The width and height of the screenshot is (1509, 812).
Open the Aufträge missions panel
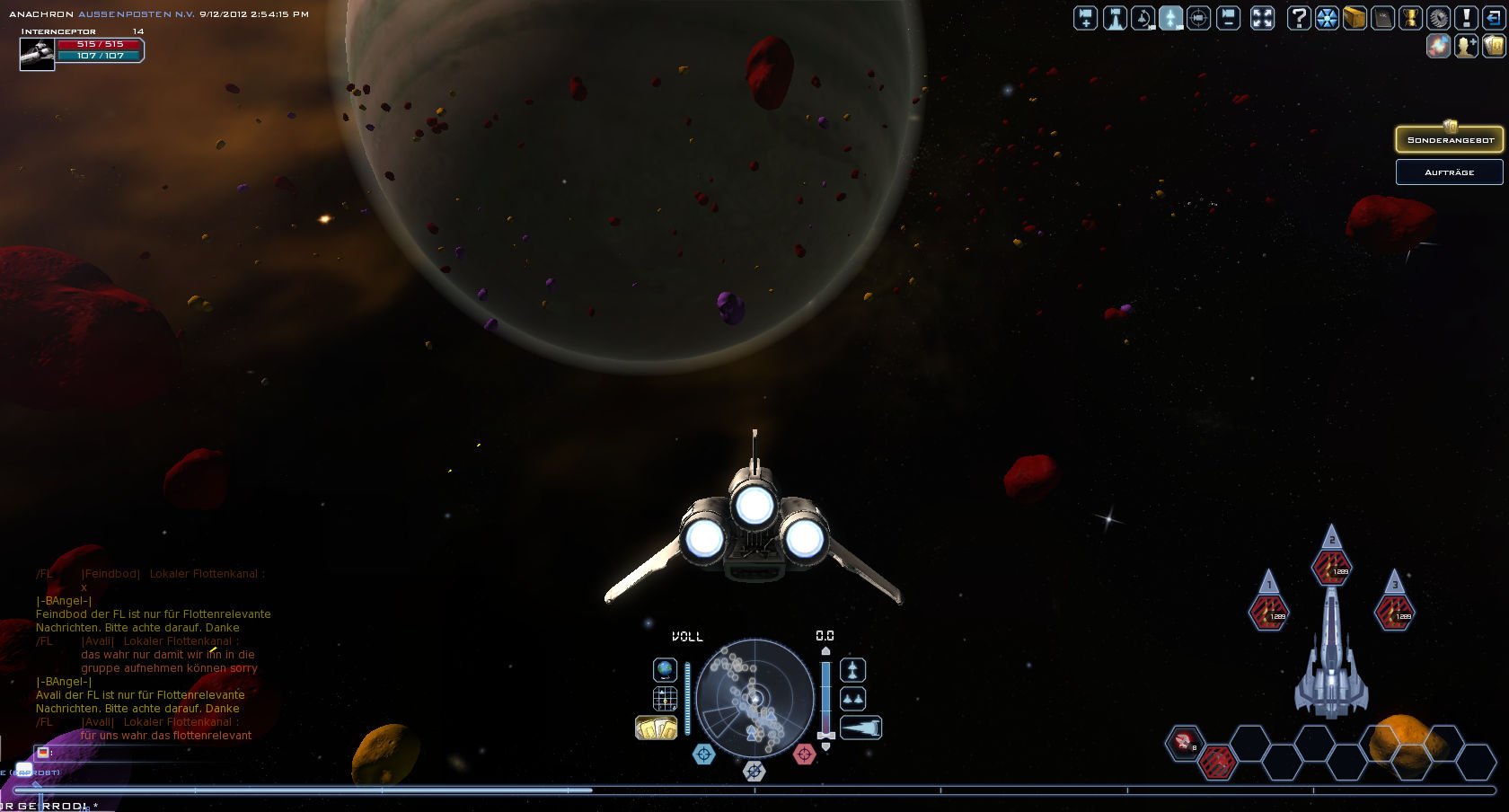[1449, 172]
